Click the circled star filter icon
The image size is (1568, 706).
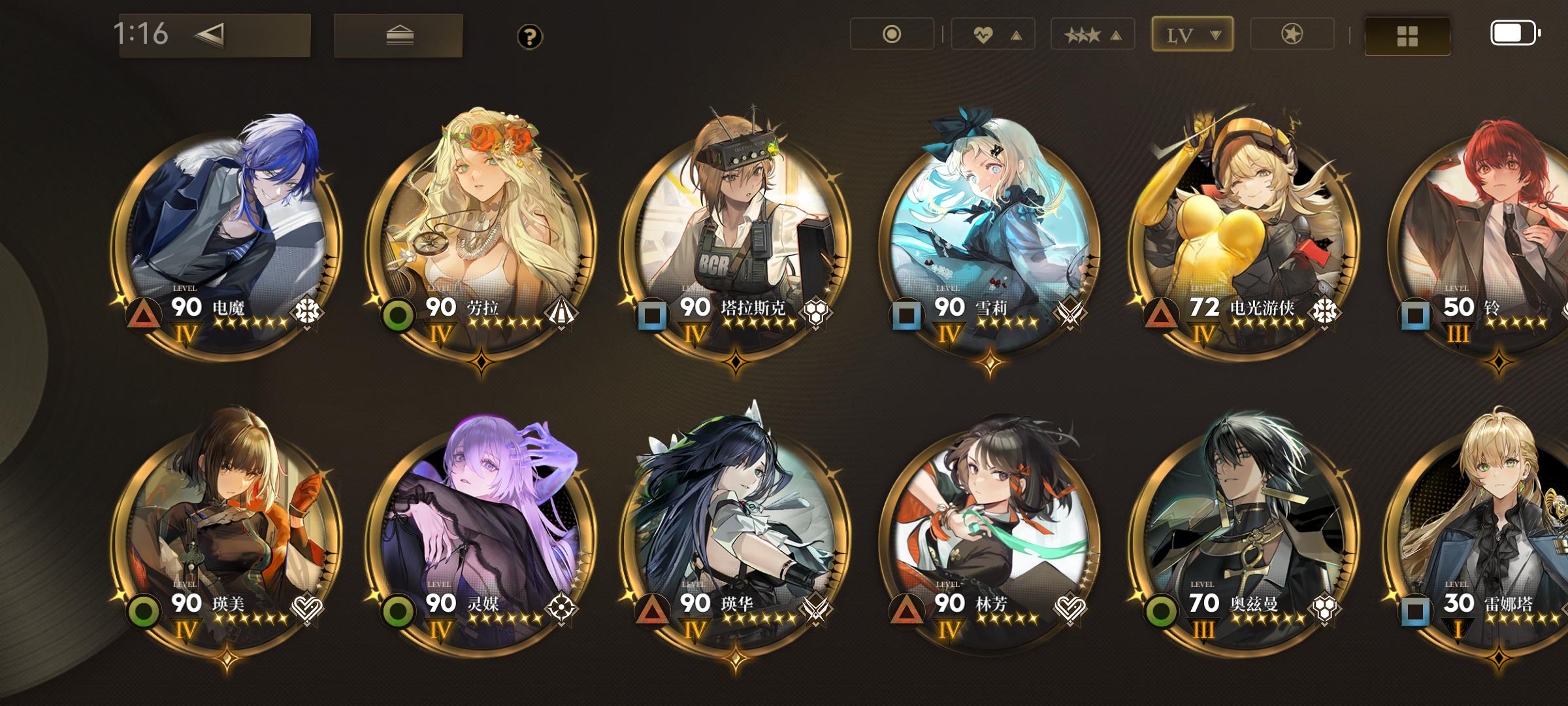coord(1292,35)
